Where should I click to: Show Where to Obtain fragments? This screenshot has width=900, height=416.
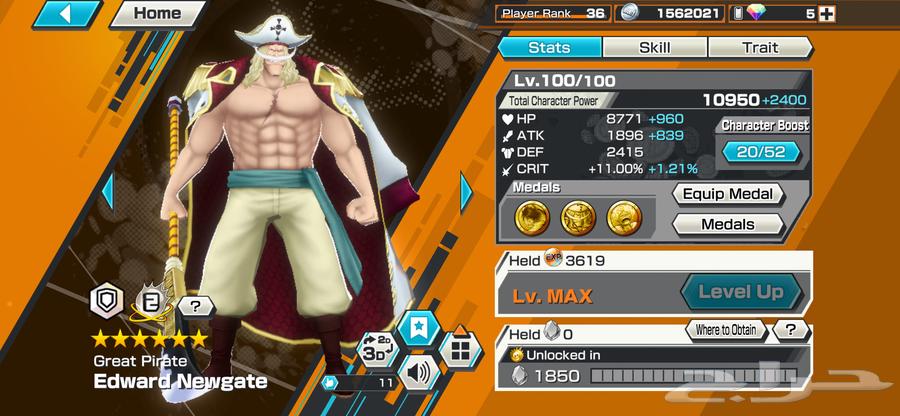(x=726, y=329)
